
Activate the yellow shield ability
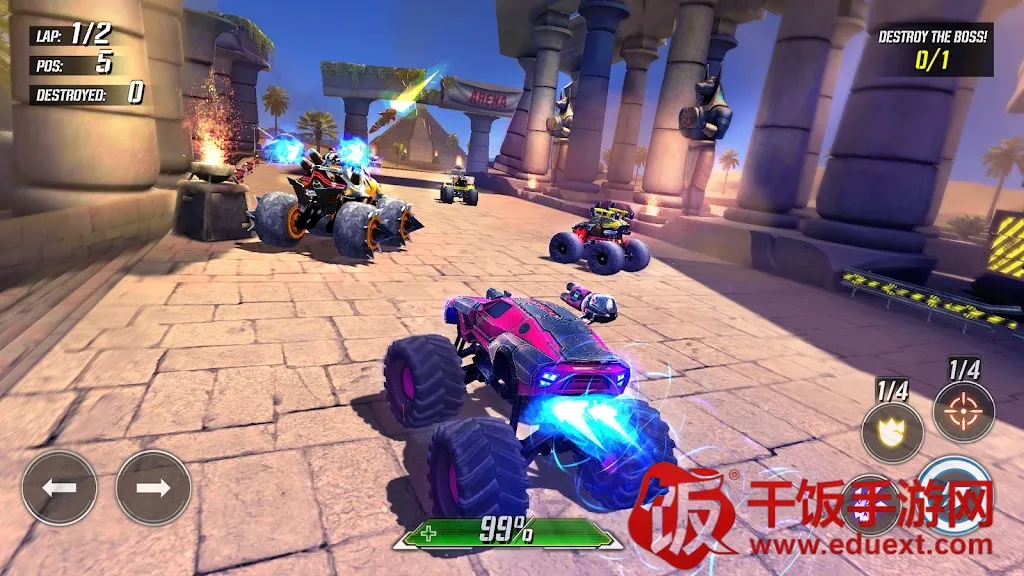[x=892, y=432]
